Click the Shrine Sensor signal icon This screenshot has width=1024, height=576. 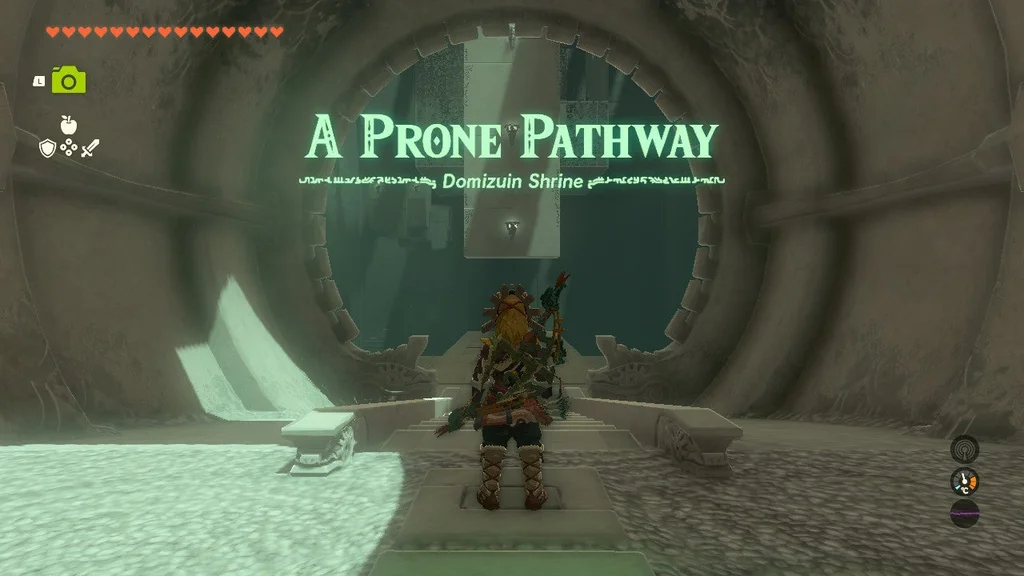[x=964, y=448]
